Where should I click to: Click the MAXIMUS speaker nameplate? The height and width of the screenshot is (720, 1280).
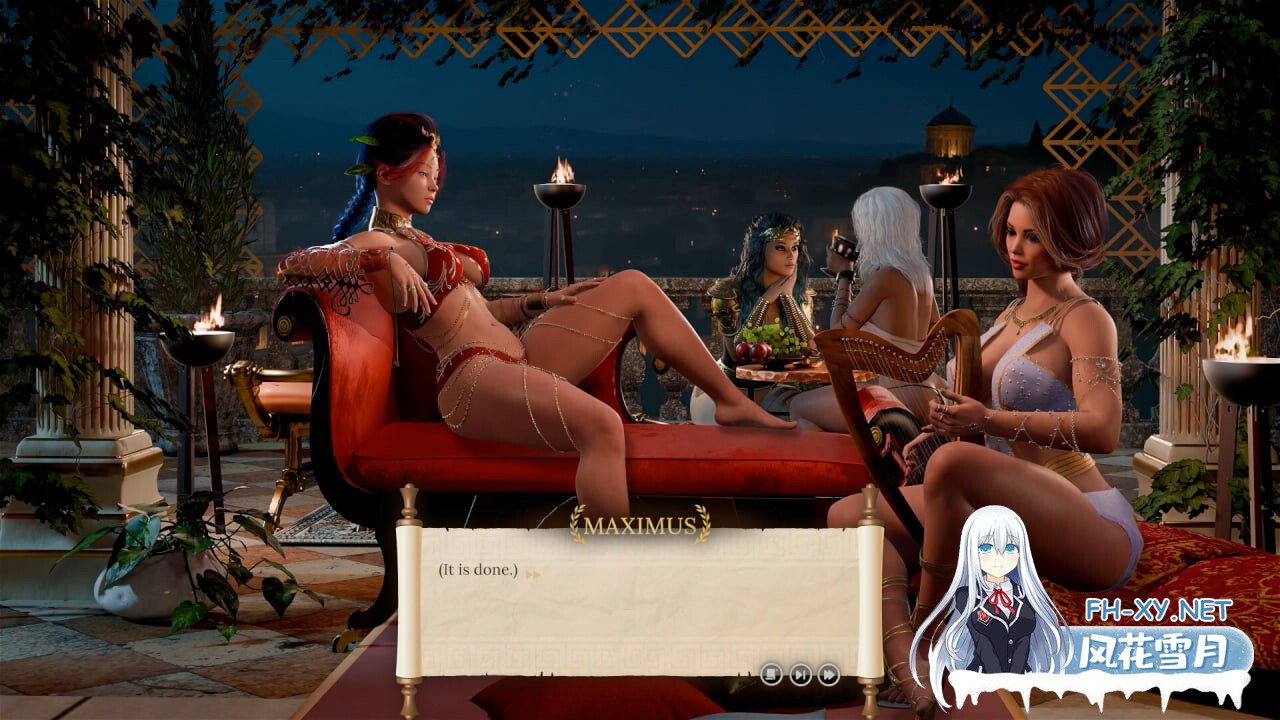640,523
